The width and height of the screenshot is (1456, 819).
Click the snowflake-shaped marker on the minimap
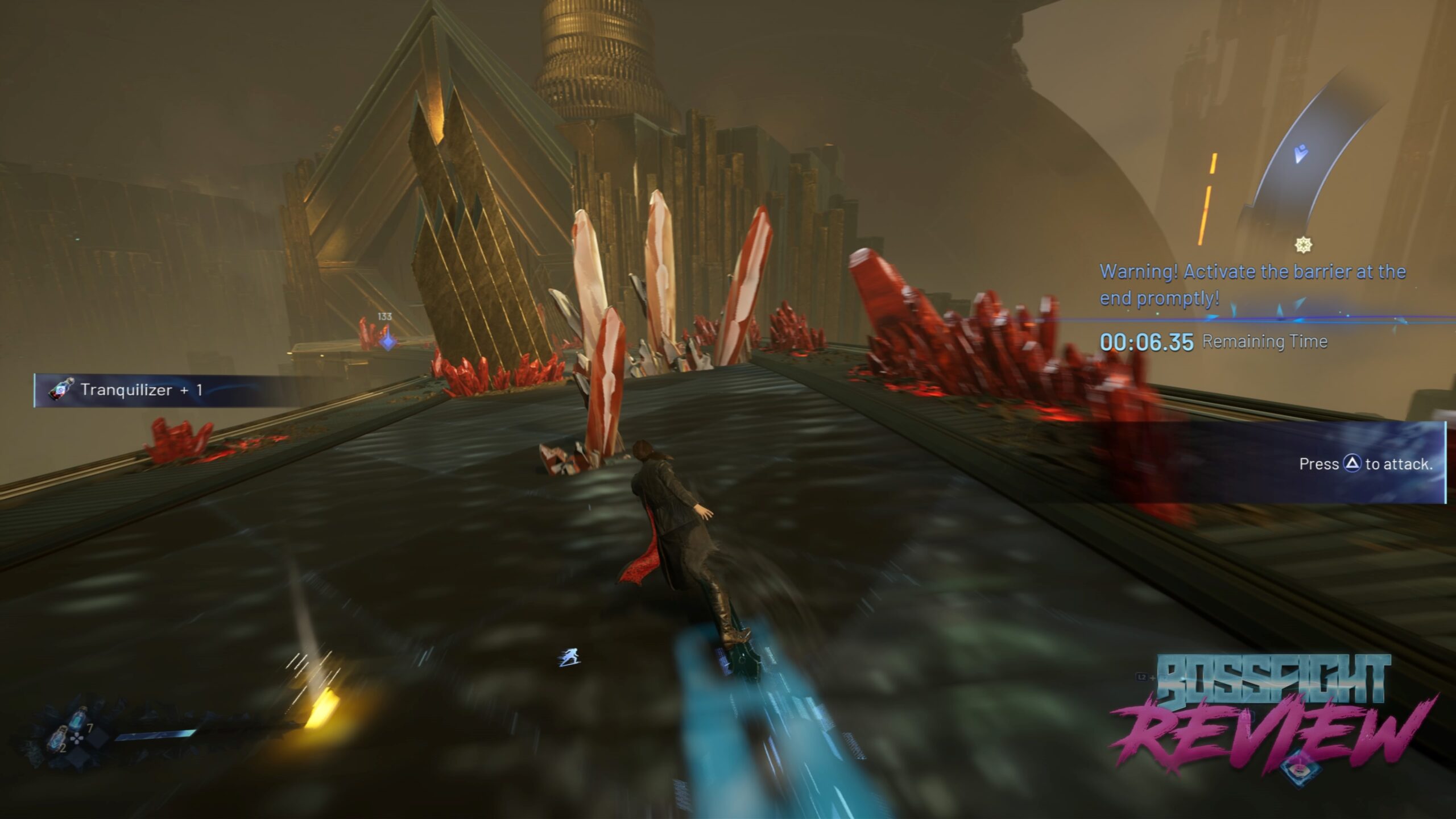pos(1303,245)
